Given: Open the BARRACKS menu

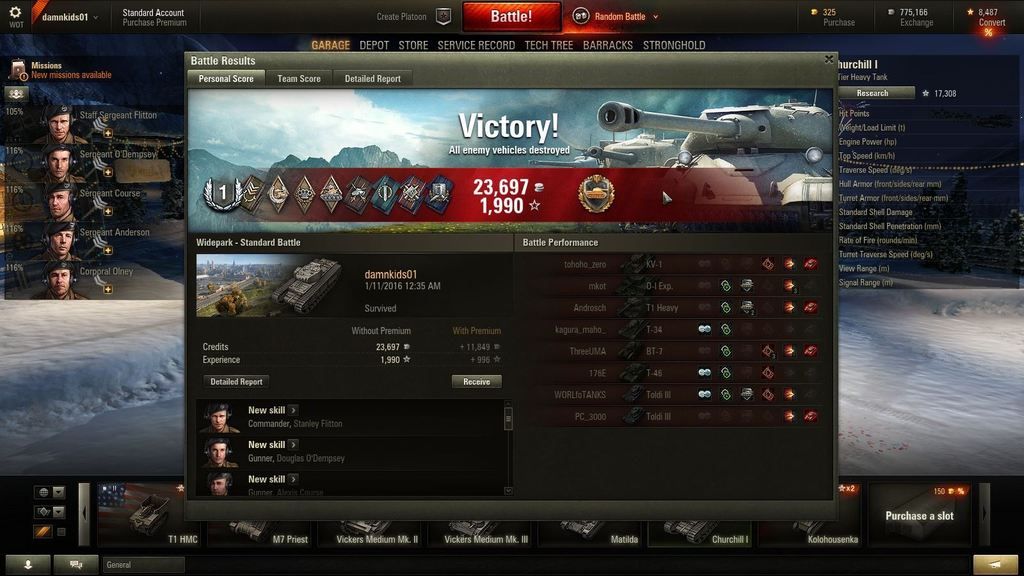Looking at the screenshot, I should coord(608,45).
